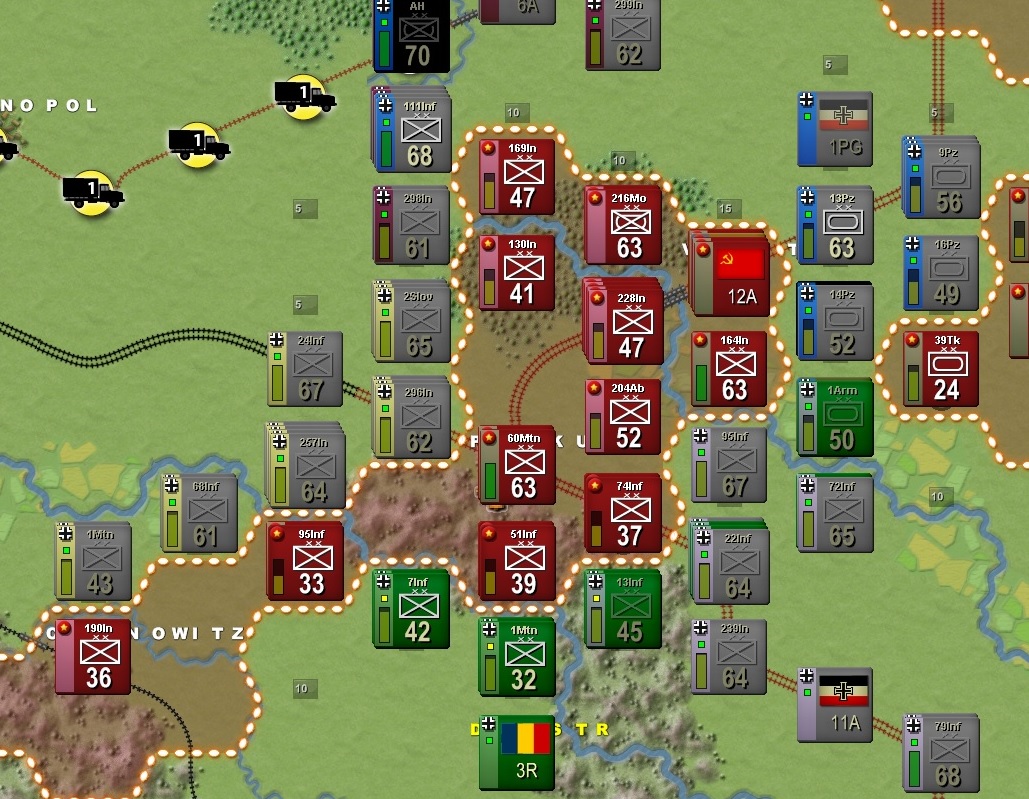Select the 7Inf green infantry counter
Image resolution: width=1029 pixels, height=799 pixels.
[x=411, y=609]
